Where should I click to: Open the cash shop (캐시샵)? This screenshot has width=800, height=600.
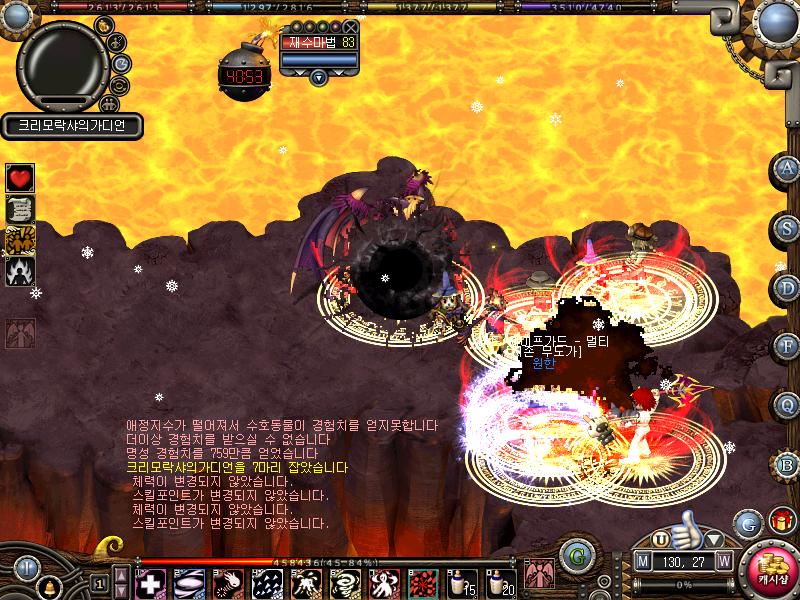[774, 569]
